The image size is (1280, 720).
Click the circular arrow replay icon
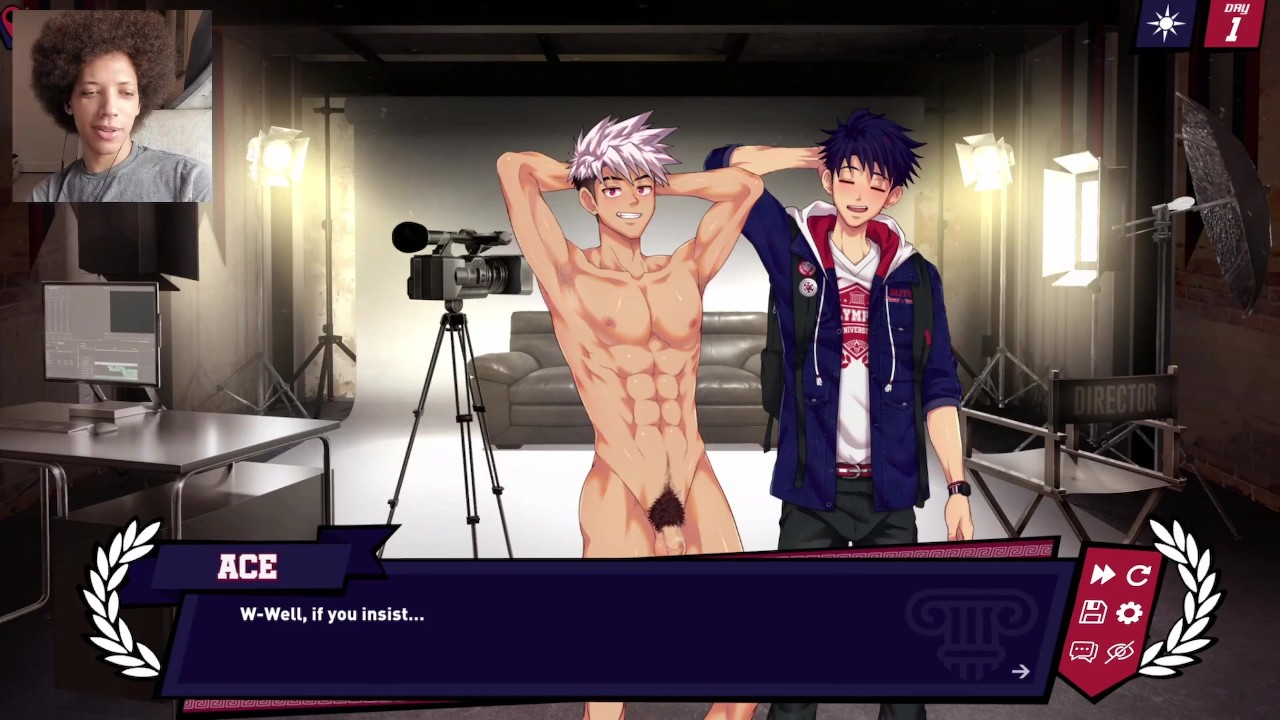coord(1138,575)
